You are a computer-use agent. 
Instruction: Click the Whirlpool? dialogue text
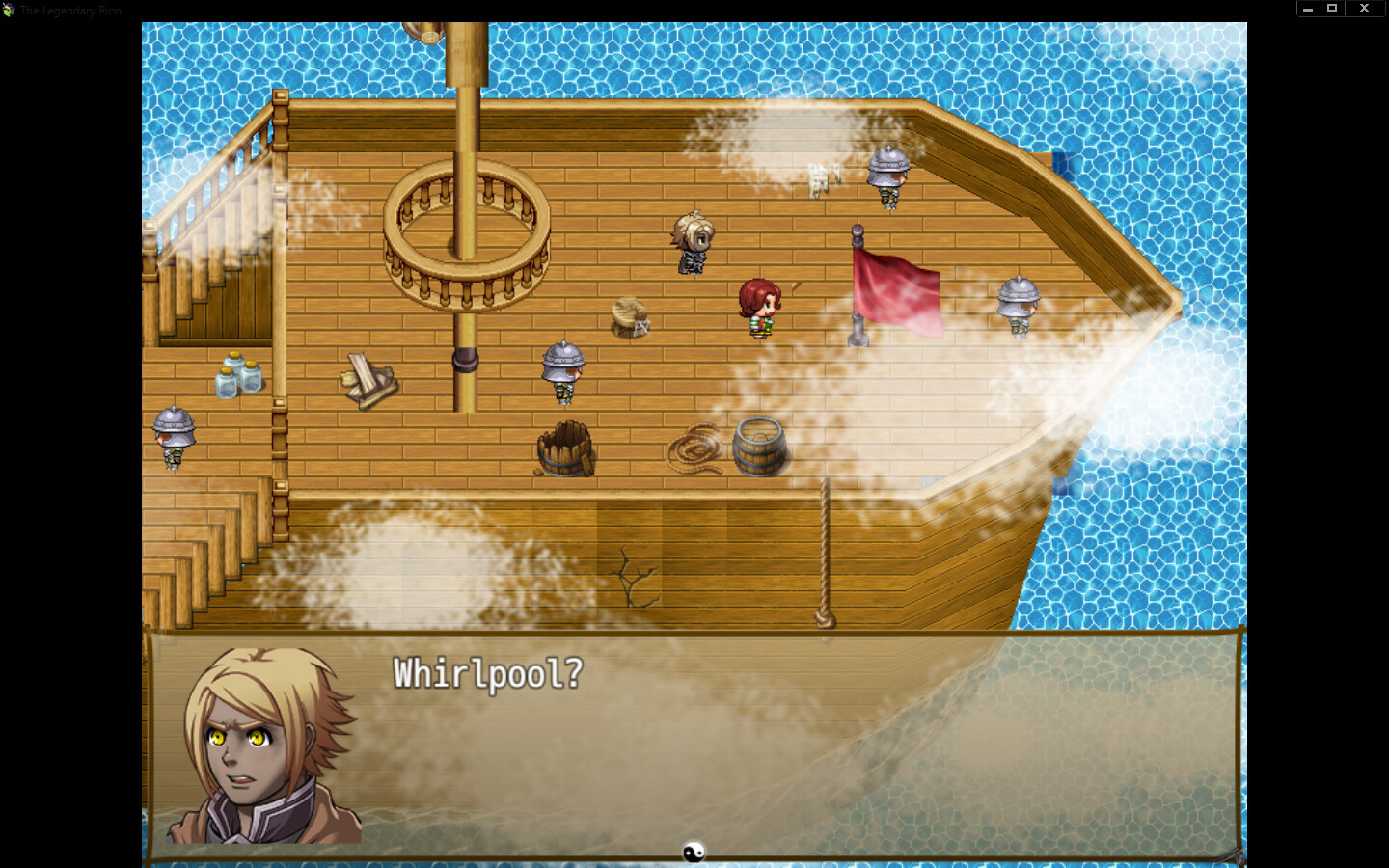coord(485,673)
